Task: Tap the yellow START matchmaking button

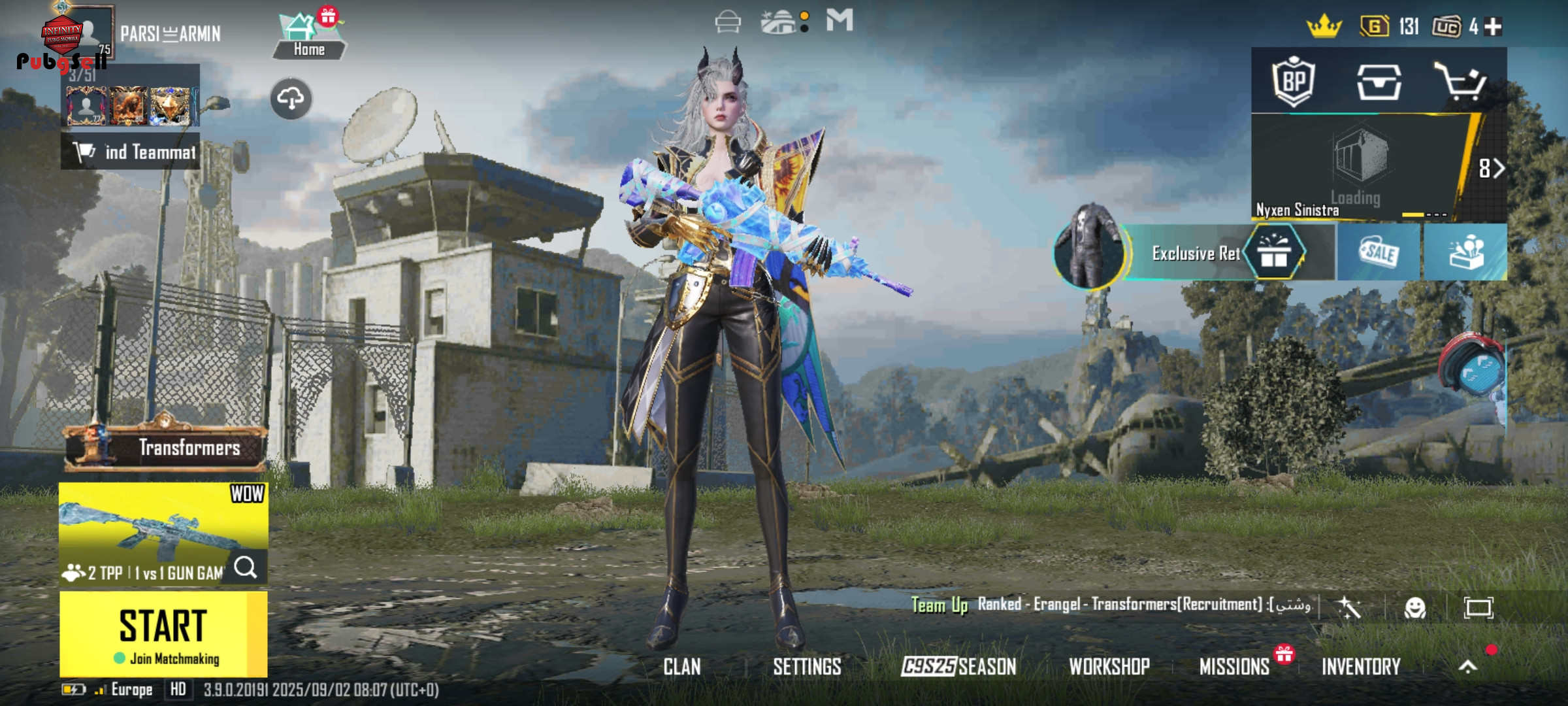Action: click(x=163, y=633)
